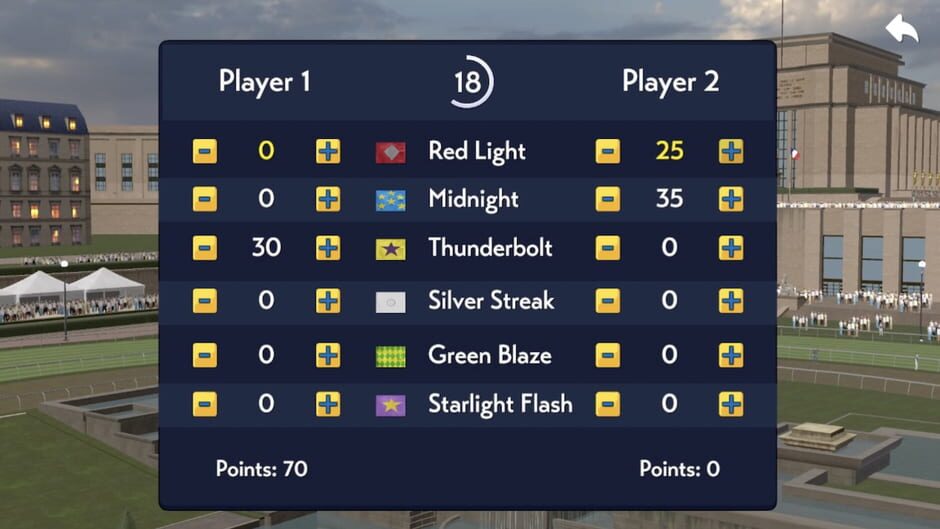Raise Player 1's Thunderbolt bet
The image size is (940, 529).
coord(328,248)
